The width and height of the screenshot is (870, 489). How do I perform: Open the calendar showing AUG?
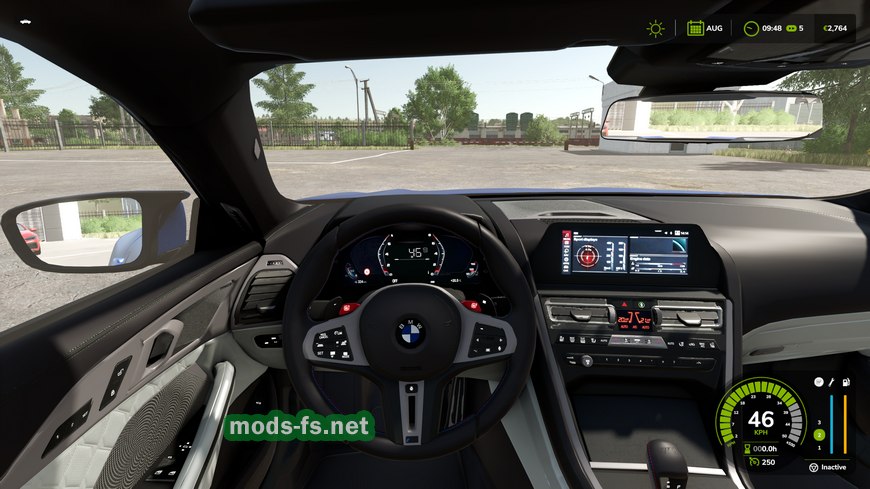click(695, 28)
